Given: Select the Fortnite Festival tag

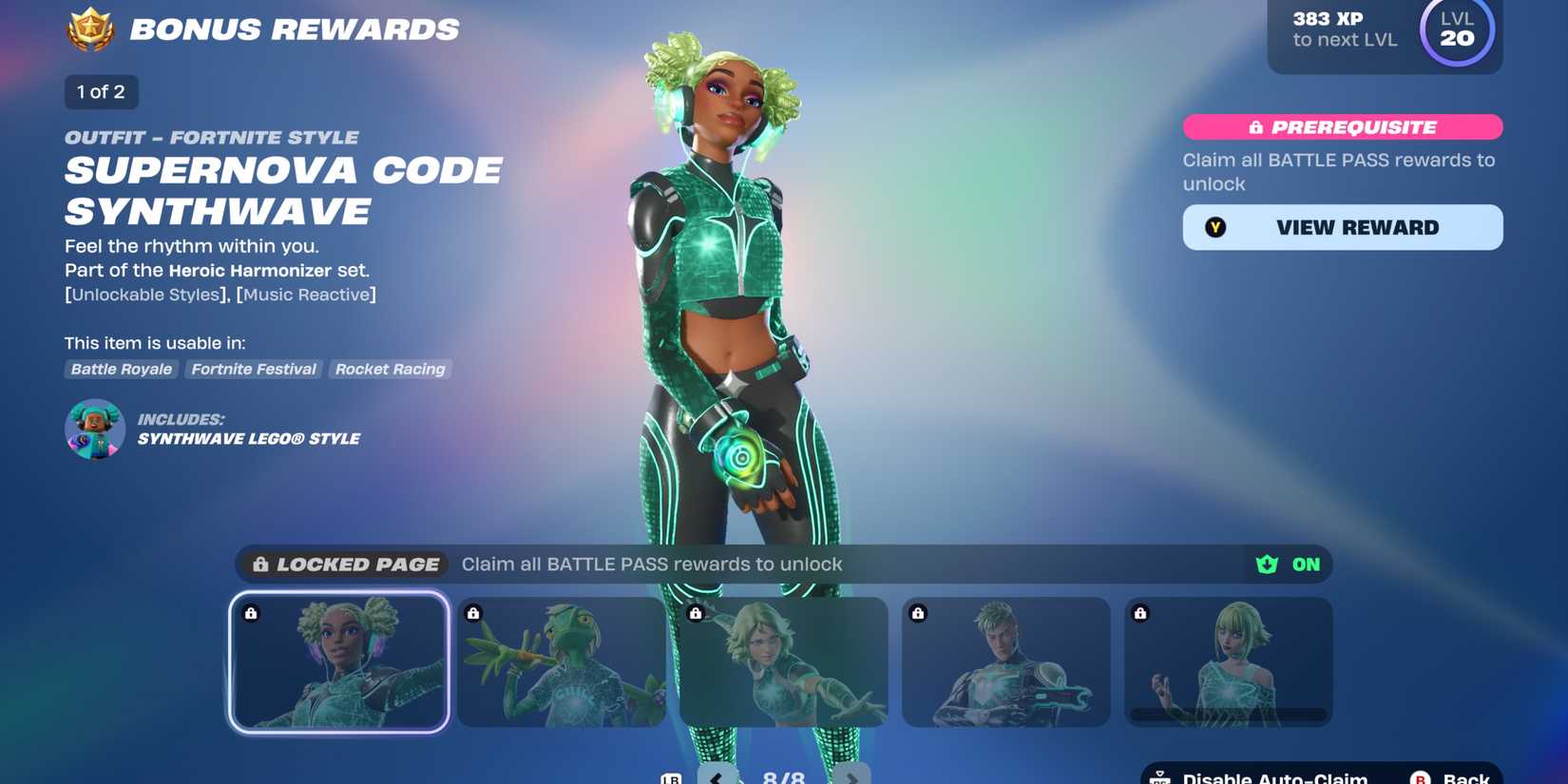Looking at the screenshot, I should pos(253,370).
